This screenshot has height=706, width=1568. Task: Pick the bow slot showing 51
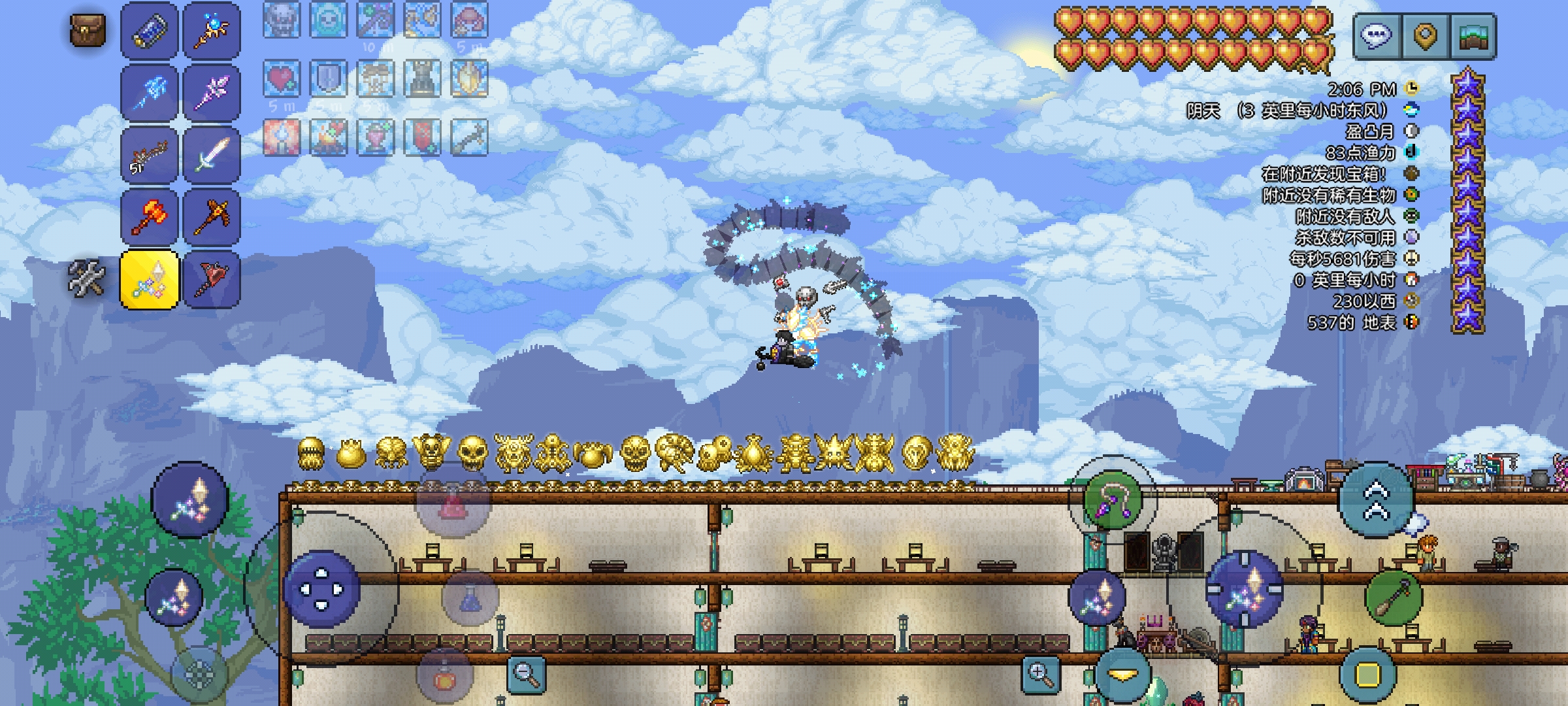150,155
